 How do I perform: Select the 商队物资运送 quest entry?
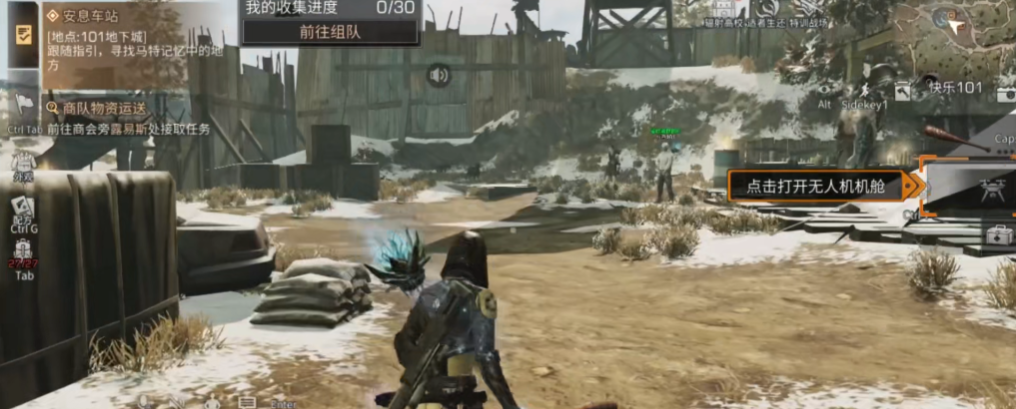point(98,107)
